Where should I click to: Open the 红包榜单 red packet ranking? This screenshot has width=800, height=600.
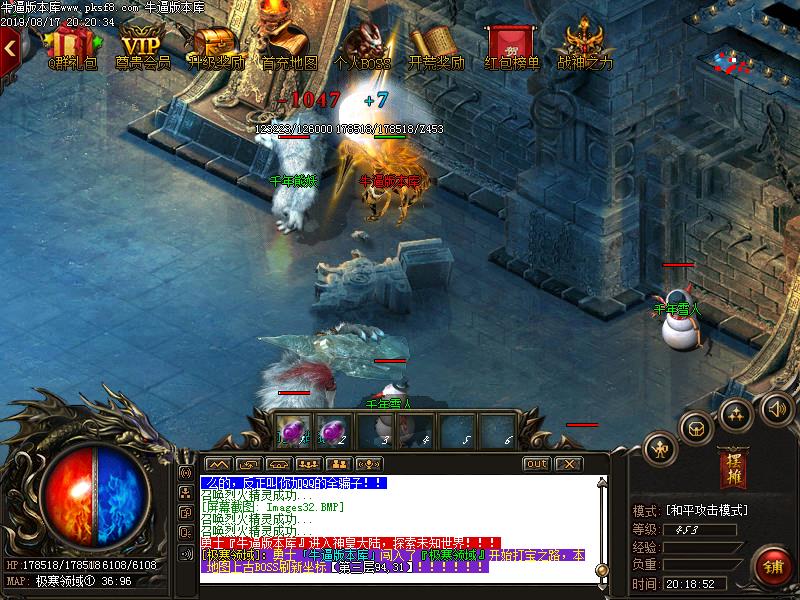pos(511,46)
